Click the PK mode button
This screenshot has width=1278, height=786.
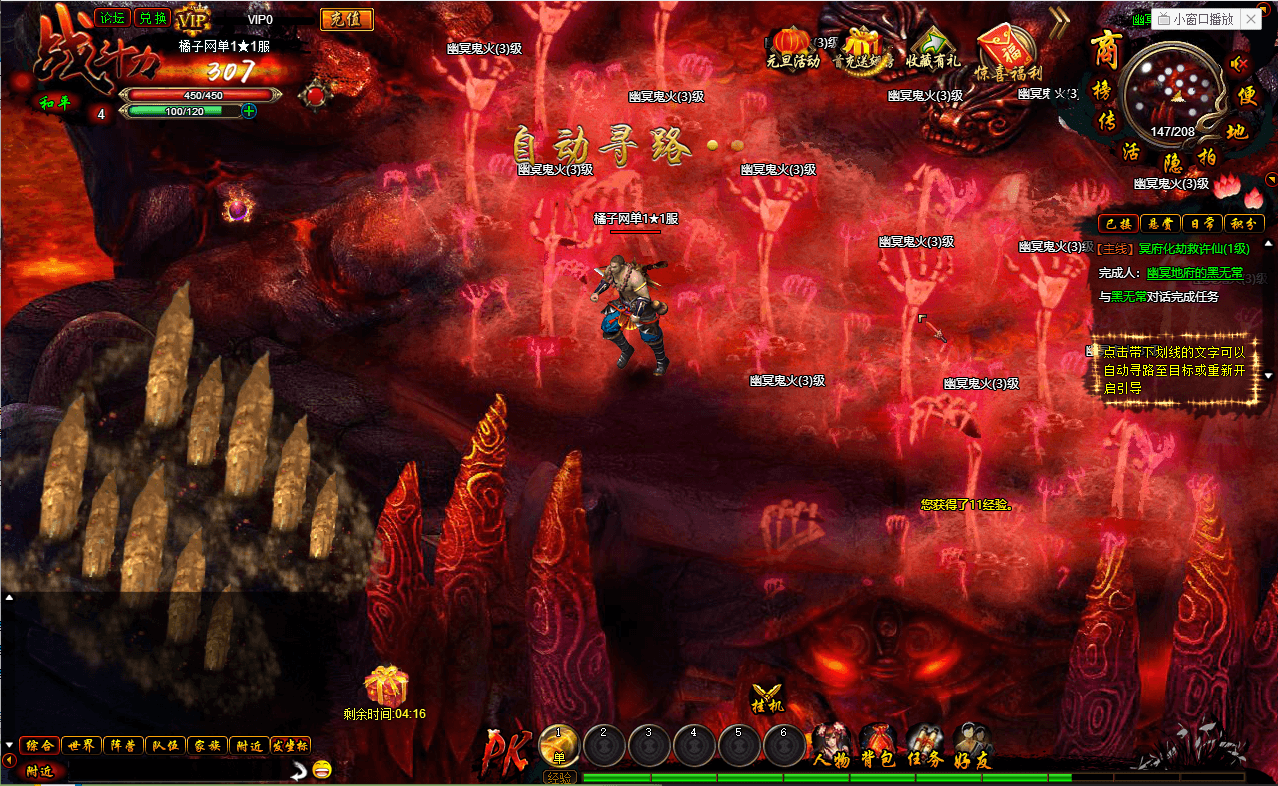503,750
